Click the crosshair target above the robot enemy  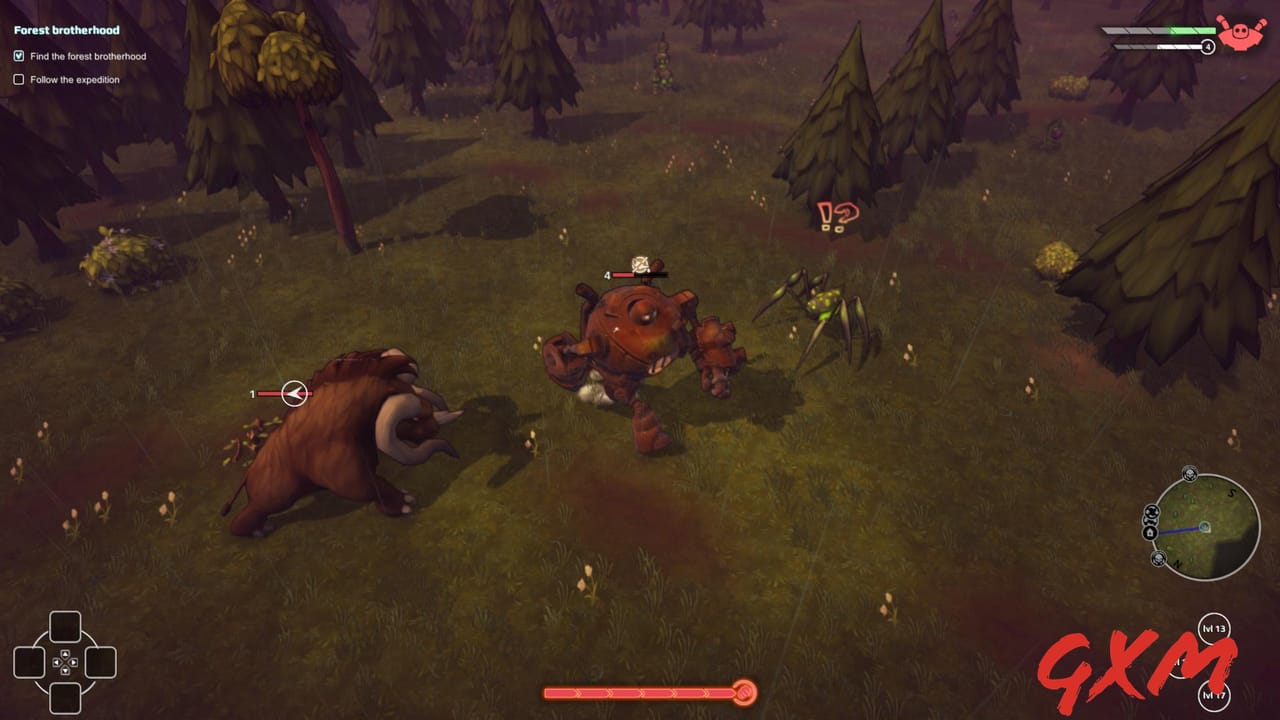coord(640,266)
